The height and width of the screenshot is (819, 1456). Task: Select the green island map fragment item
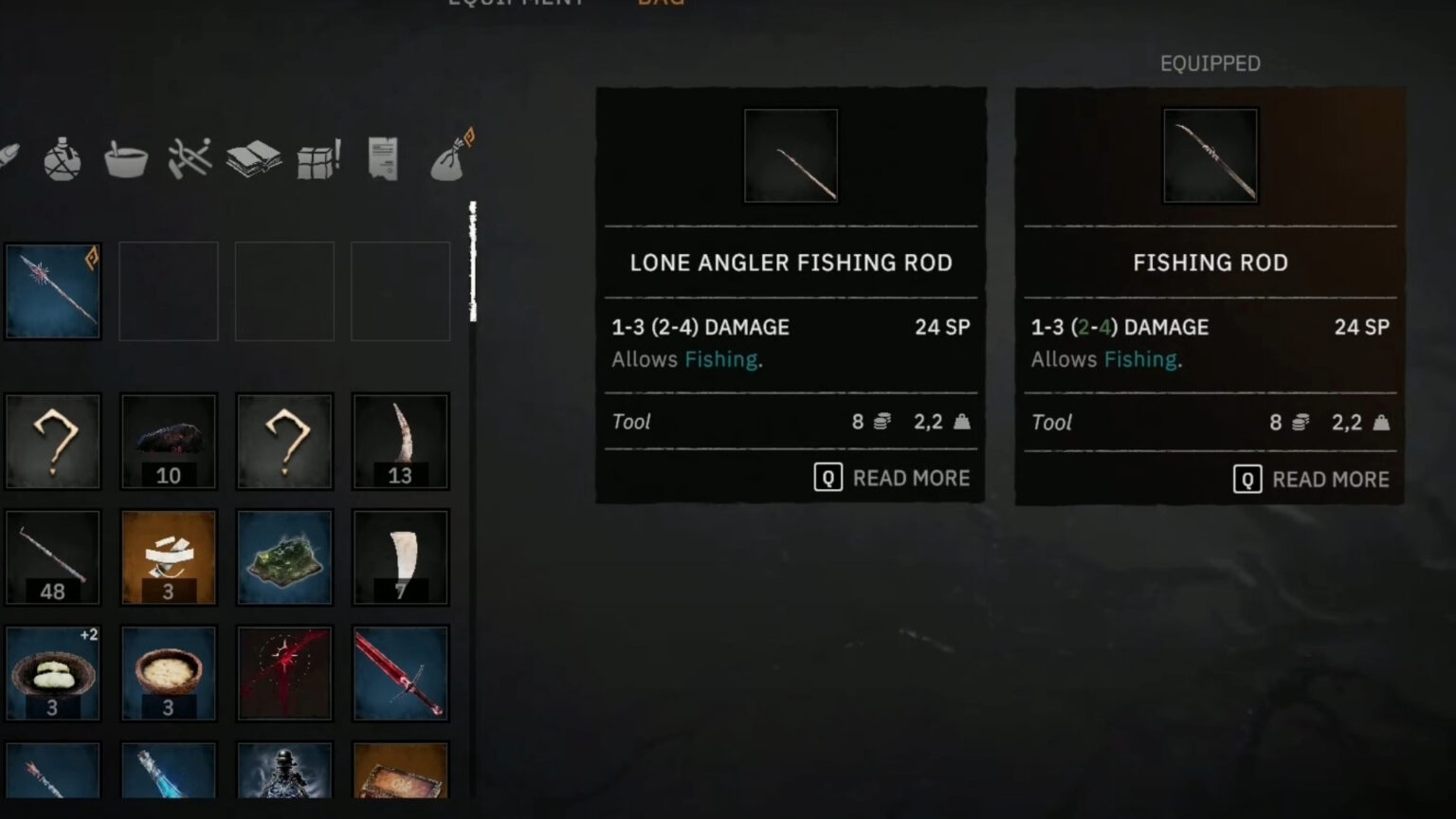tap(284, 557)
